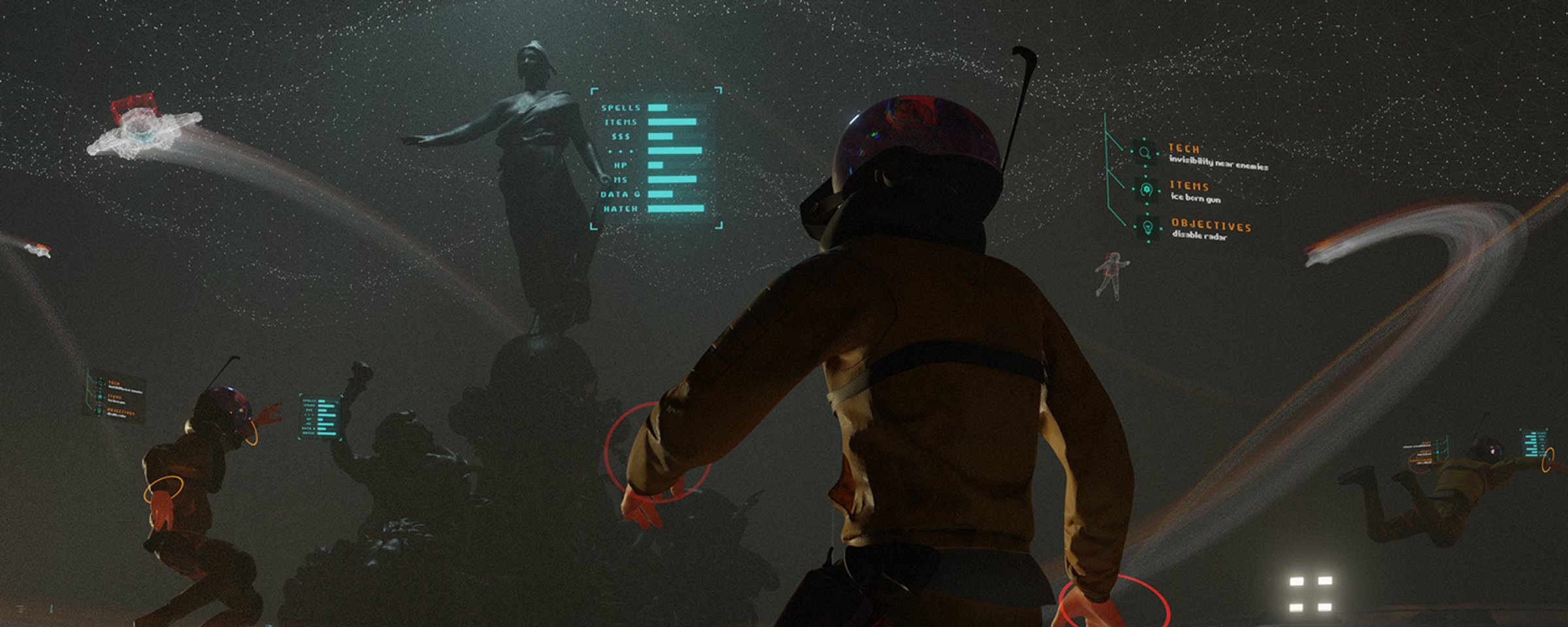Select the Tech magnifier icon

(x=1145, y=153)
